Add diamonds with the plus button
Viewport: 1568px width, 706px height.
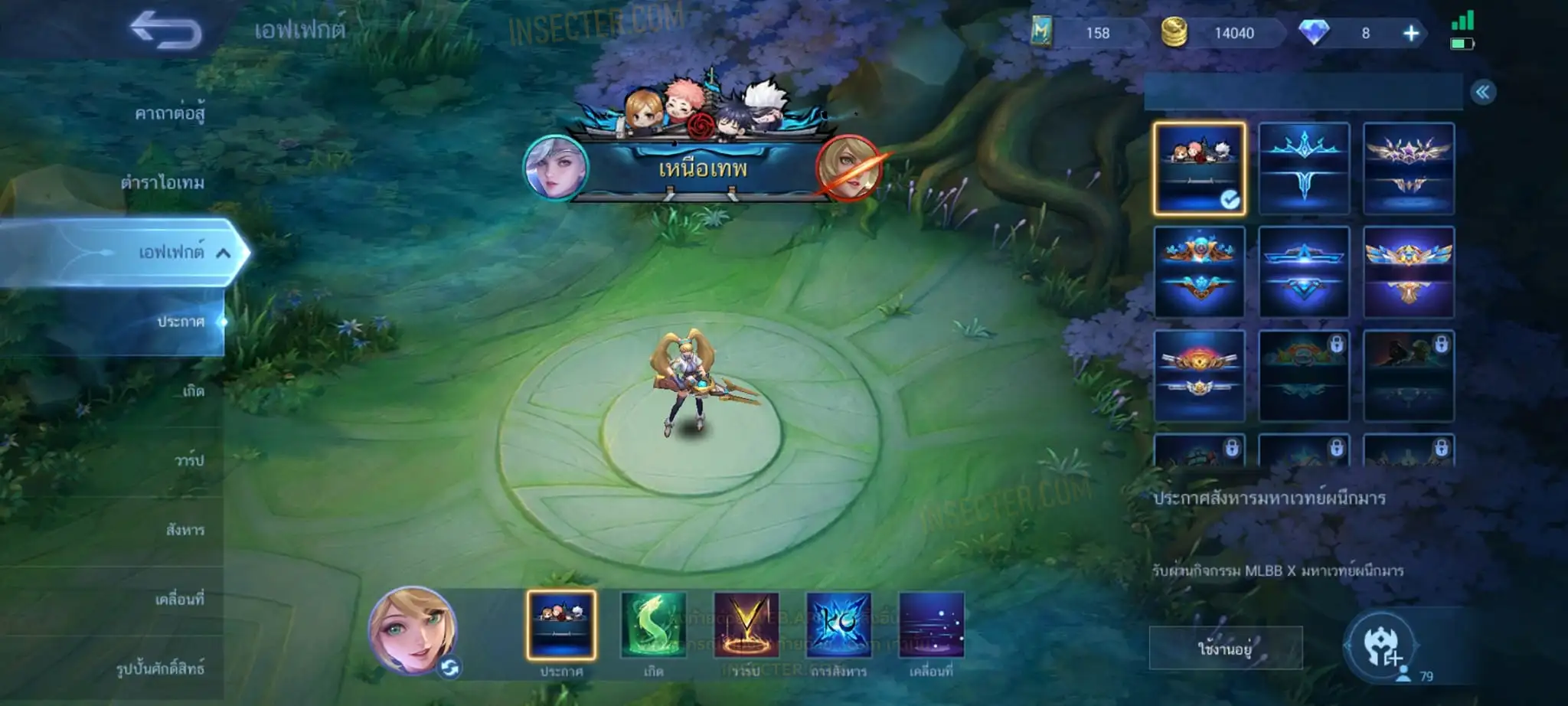pyautogui.click(x=1410, y=33)
